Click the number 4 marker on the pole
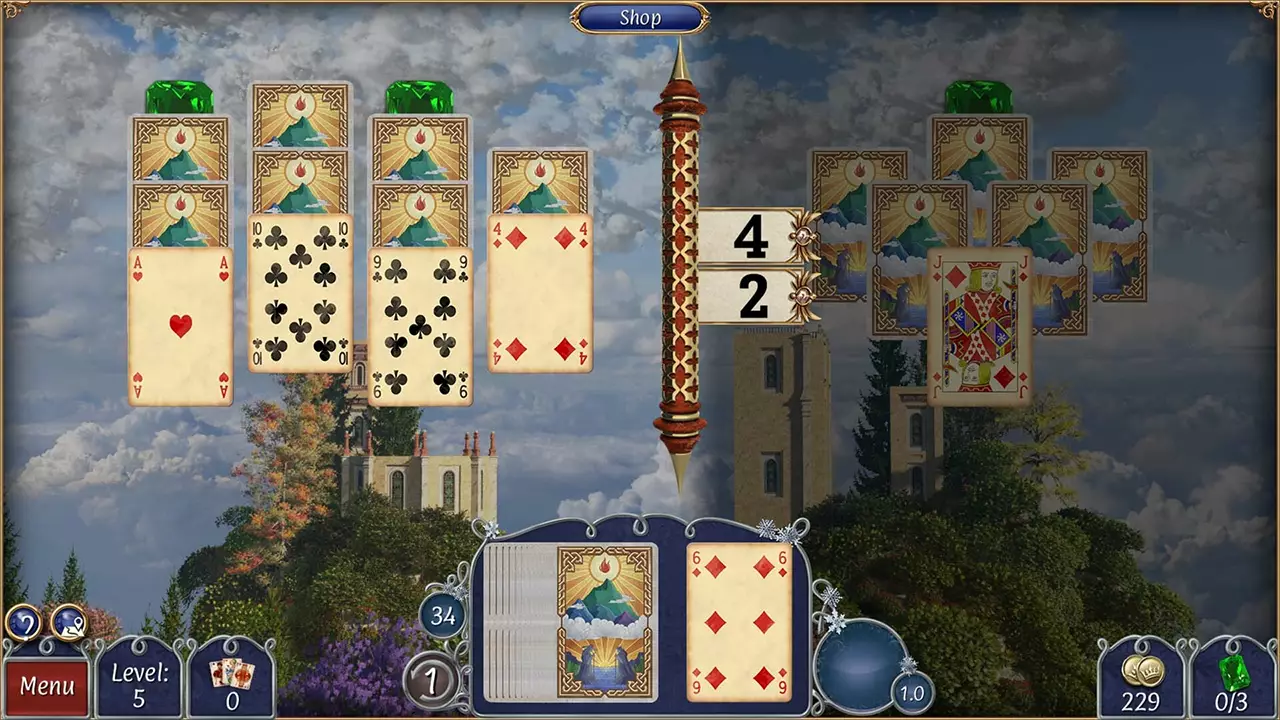Image resolution: width=1280 pixels, height=720 pixels. [x=752, y=238]
